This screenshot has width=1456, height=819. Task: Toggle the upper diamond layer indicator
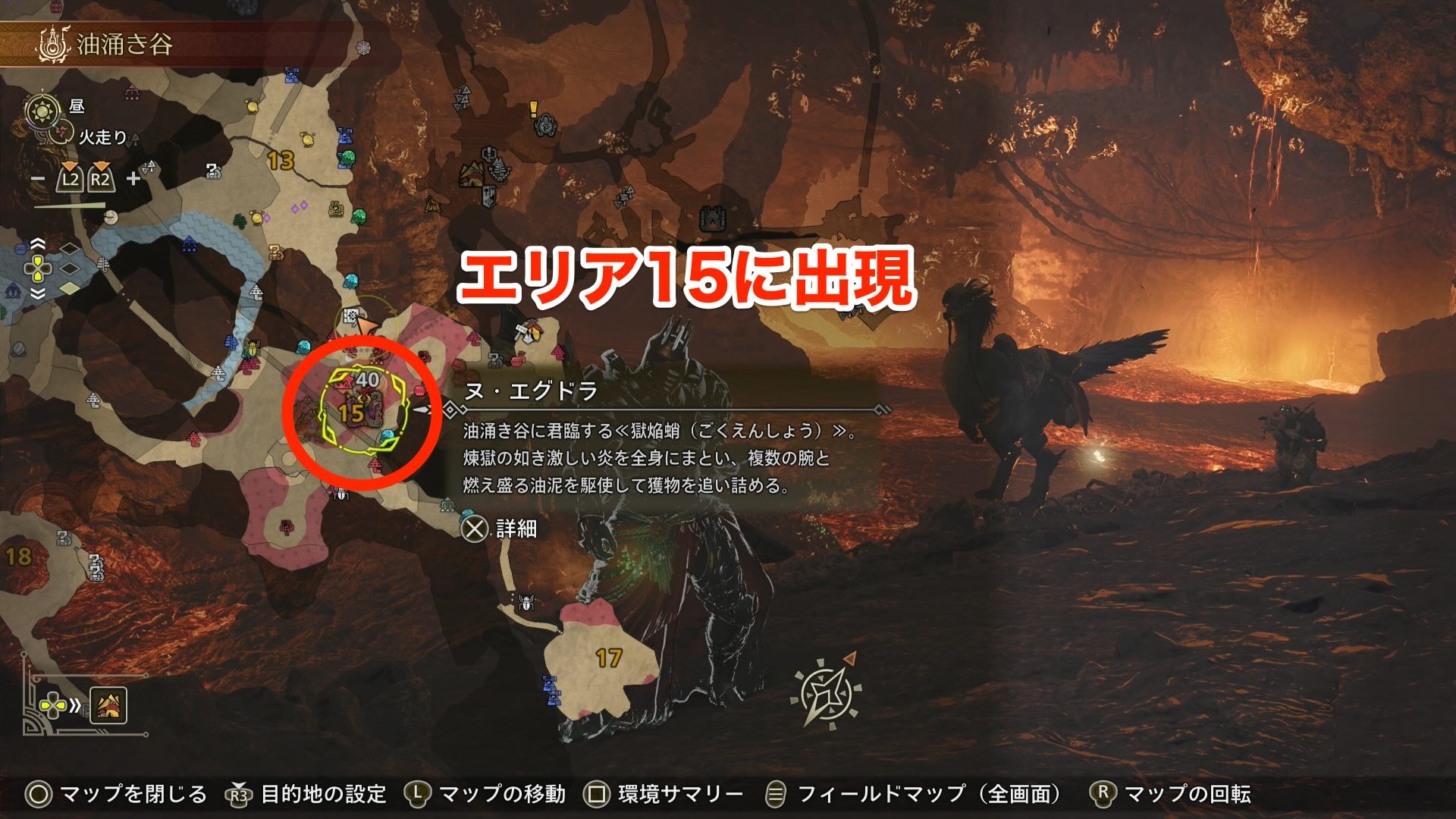tap(68, 249)
